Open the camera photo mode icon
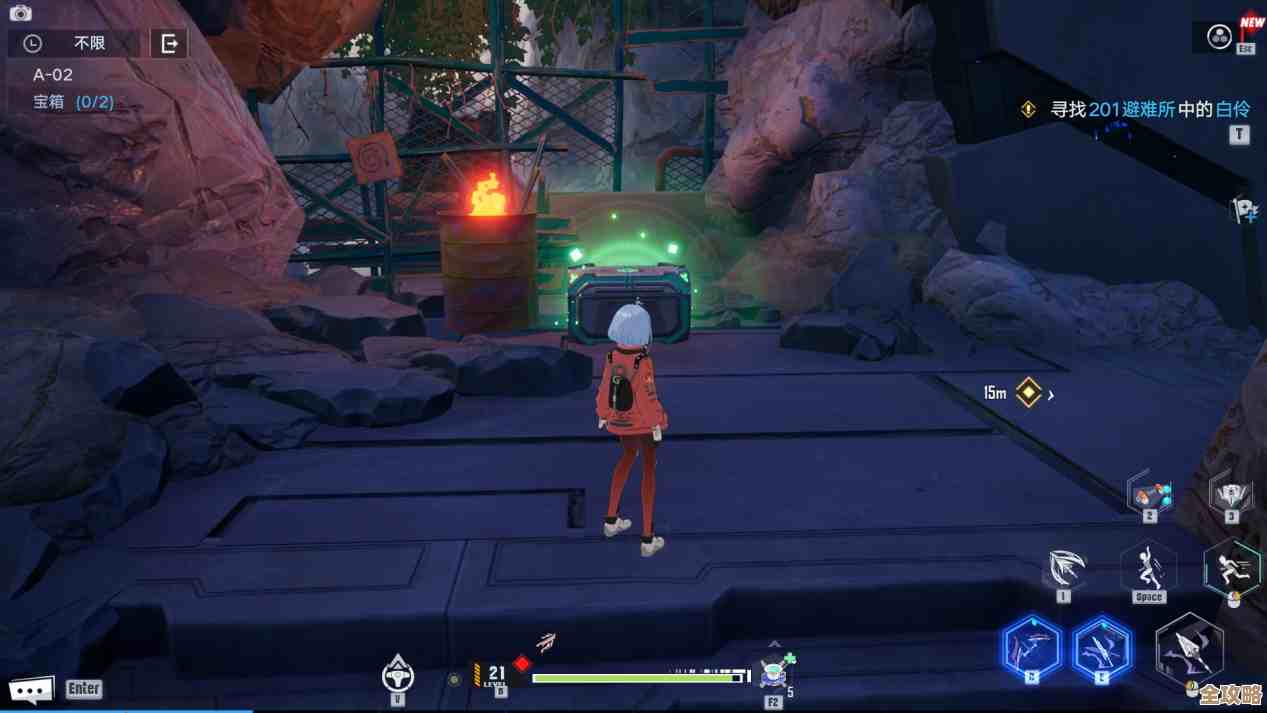The height and width of the screenshot is (713, 1267). click(x=20, y=13)
